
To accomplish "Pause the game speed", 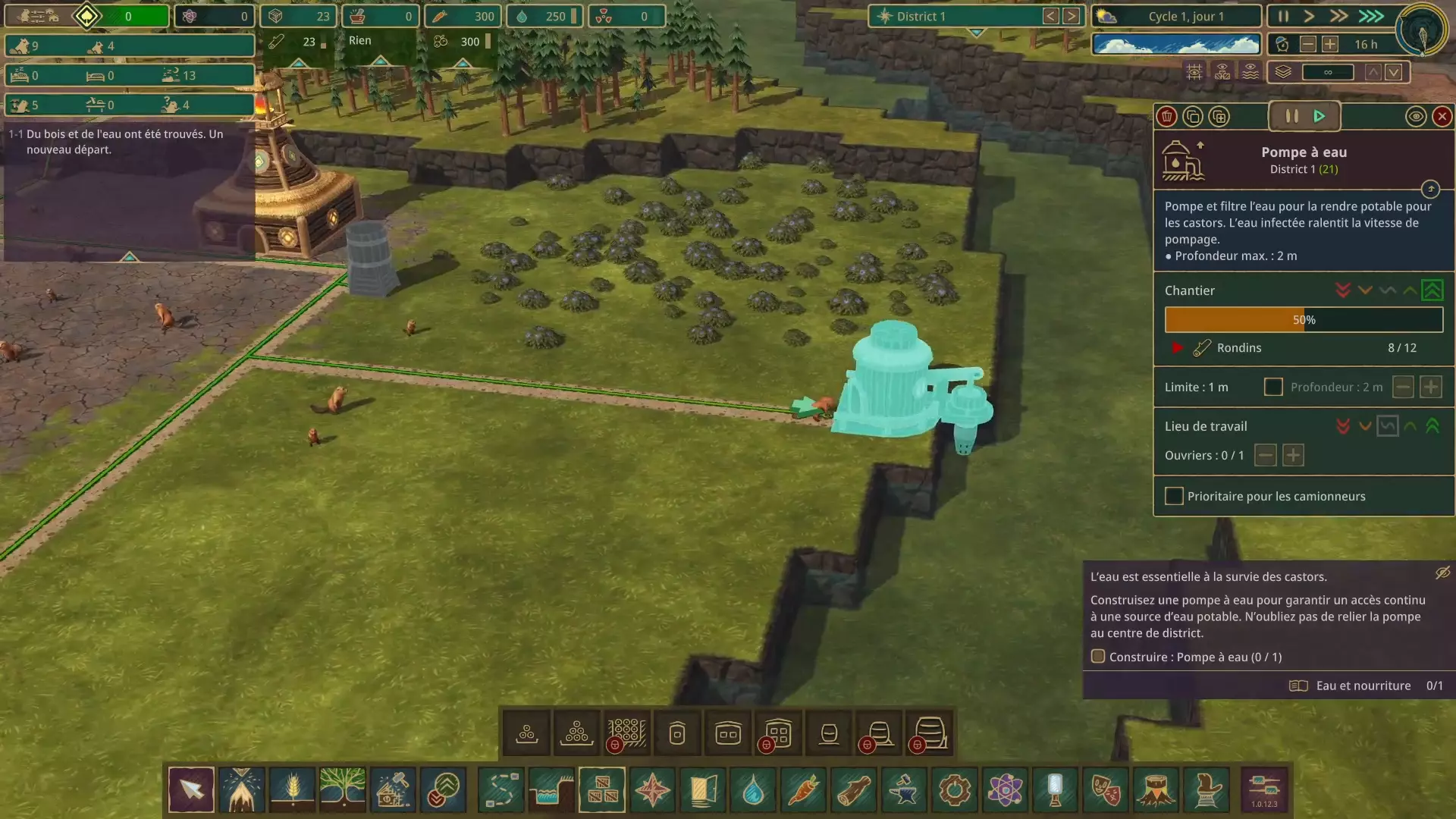I will (x=1283, y=16).
